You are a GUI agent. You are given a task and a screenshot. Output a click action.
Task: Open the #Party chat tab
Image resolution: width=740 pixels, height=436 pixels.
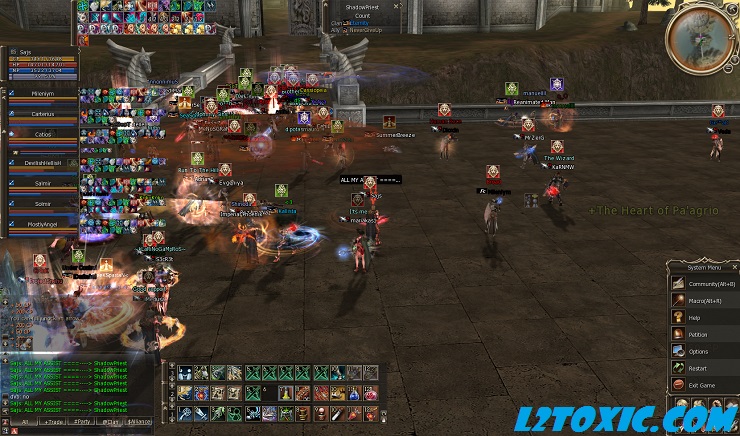(80, 422)
